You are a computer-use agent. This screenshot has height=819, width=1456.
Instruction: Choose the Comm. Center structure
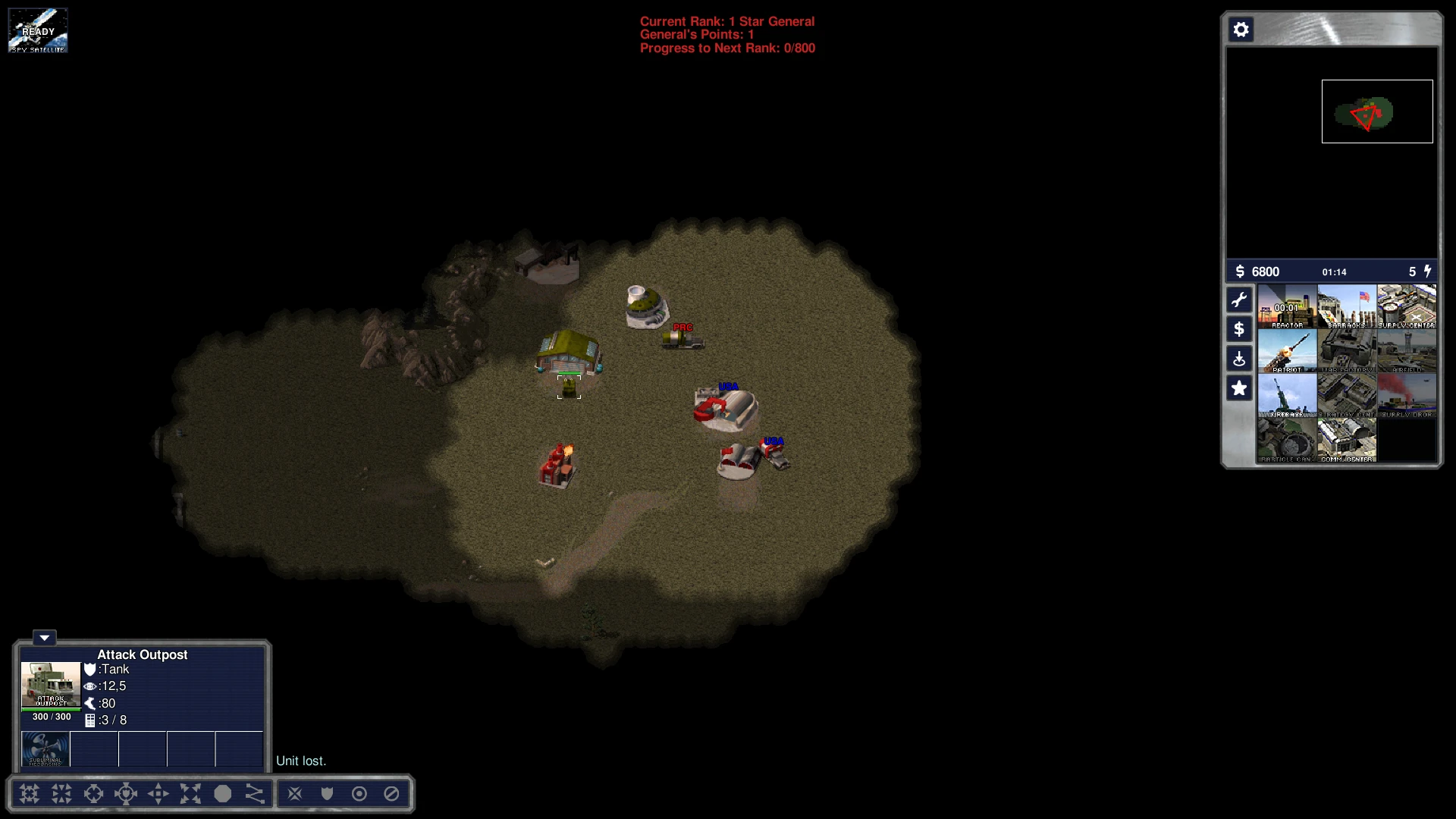(x=1347, y=441)
